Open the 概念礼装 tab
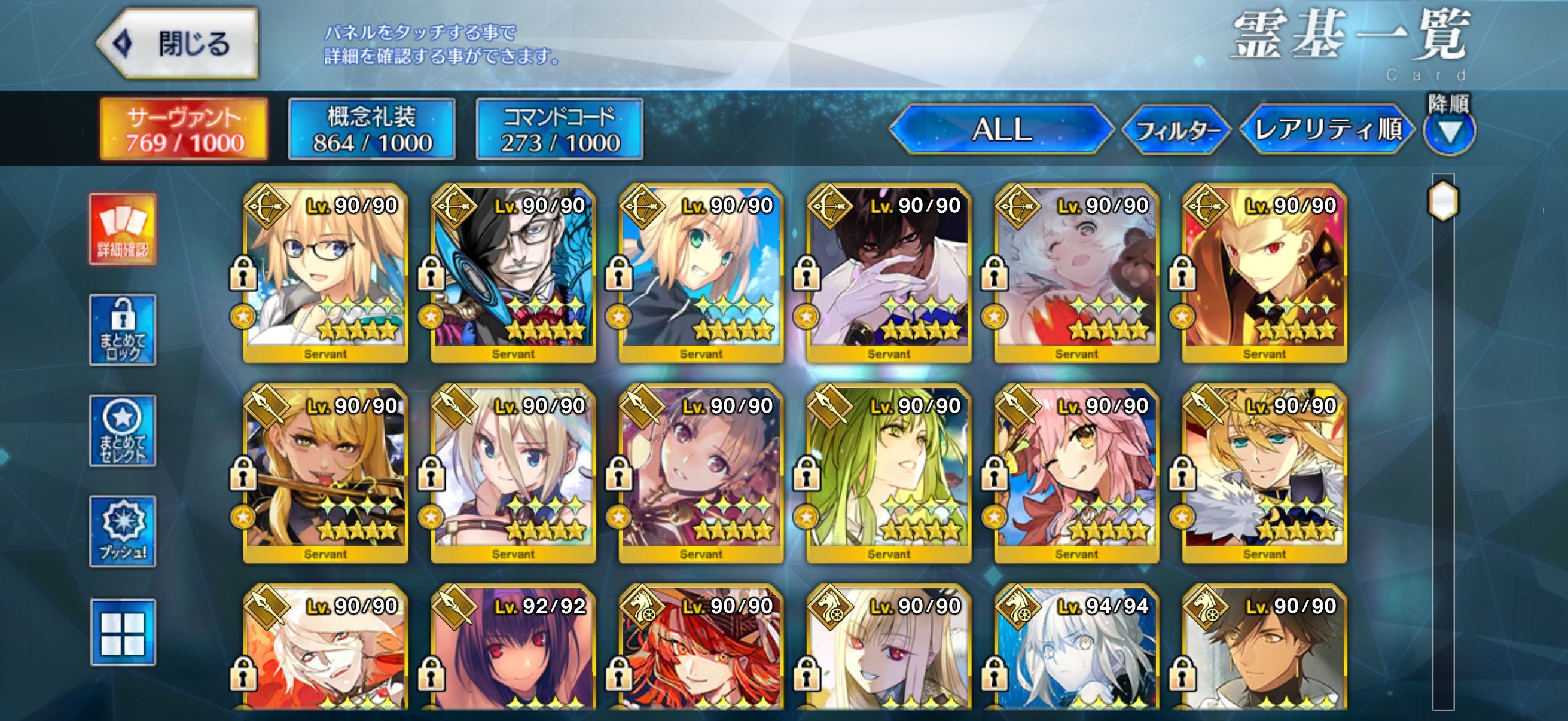This screenshot has height=721, width=1568. click(371, 130)
